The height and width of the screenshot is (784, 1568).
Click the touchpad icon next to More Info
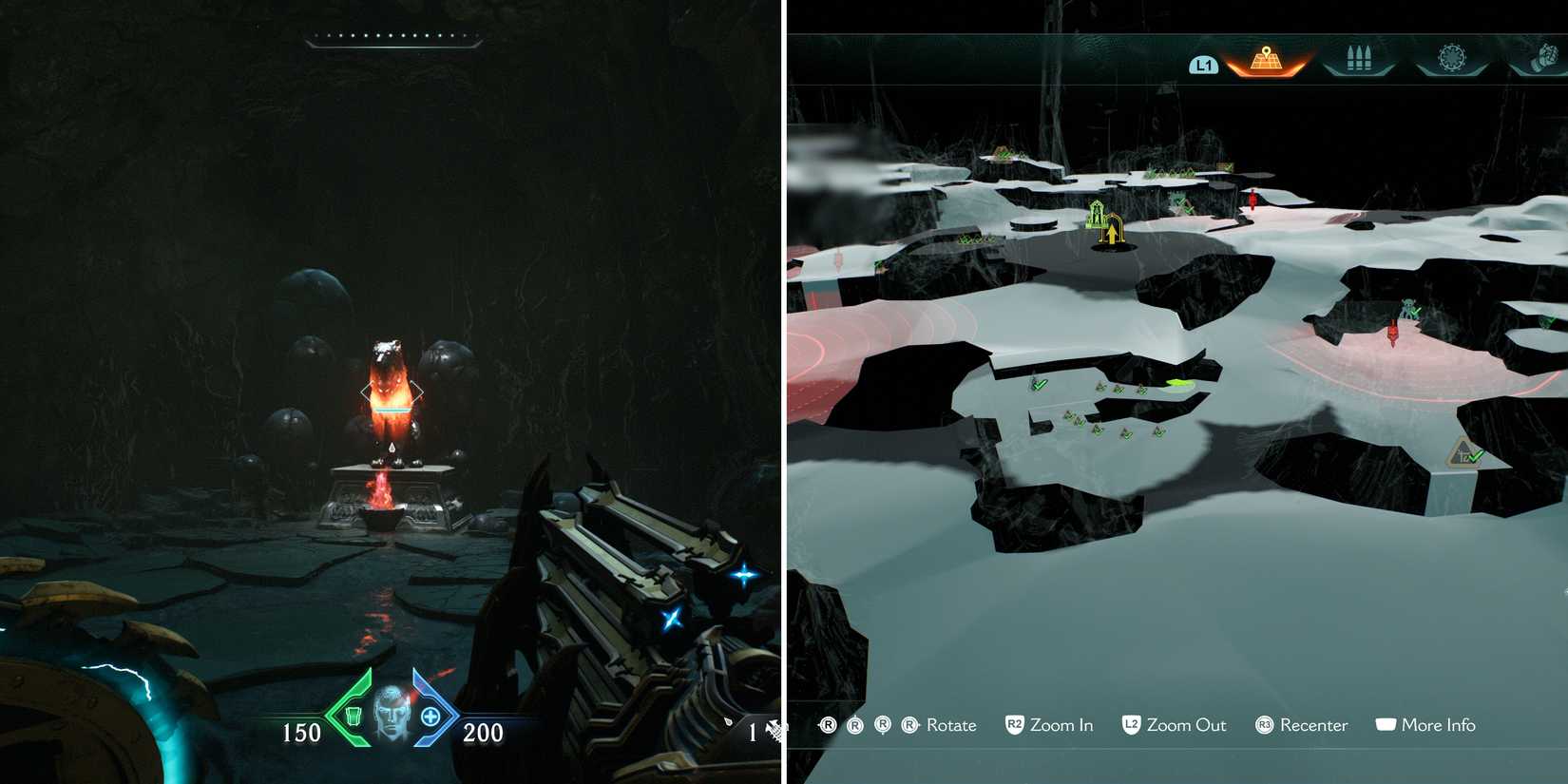(1386, 724)
